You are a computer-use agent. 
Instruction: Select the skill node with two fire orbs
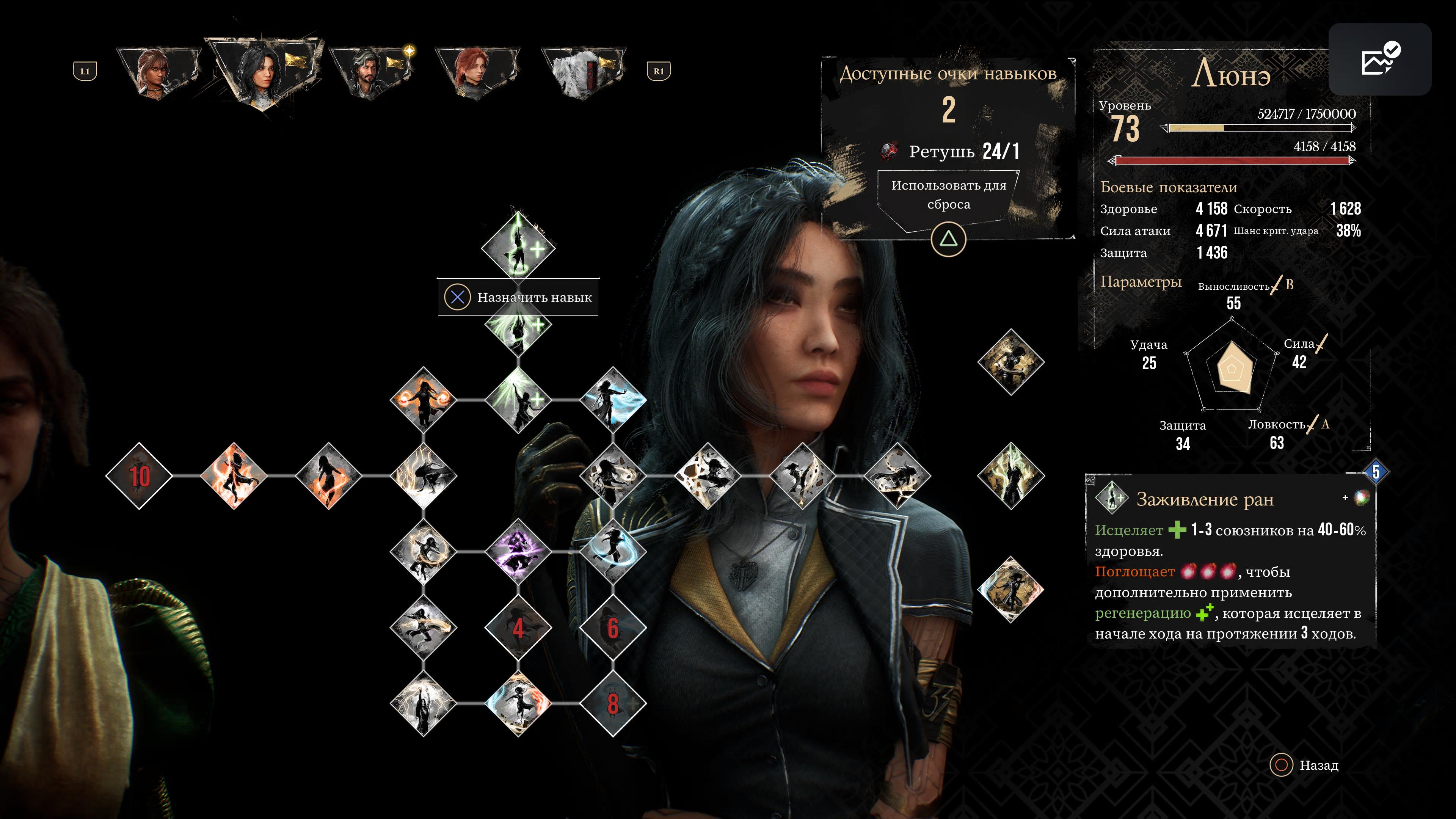(424, 400)
